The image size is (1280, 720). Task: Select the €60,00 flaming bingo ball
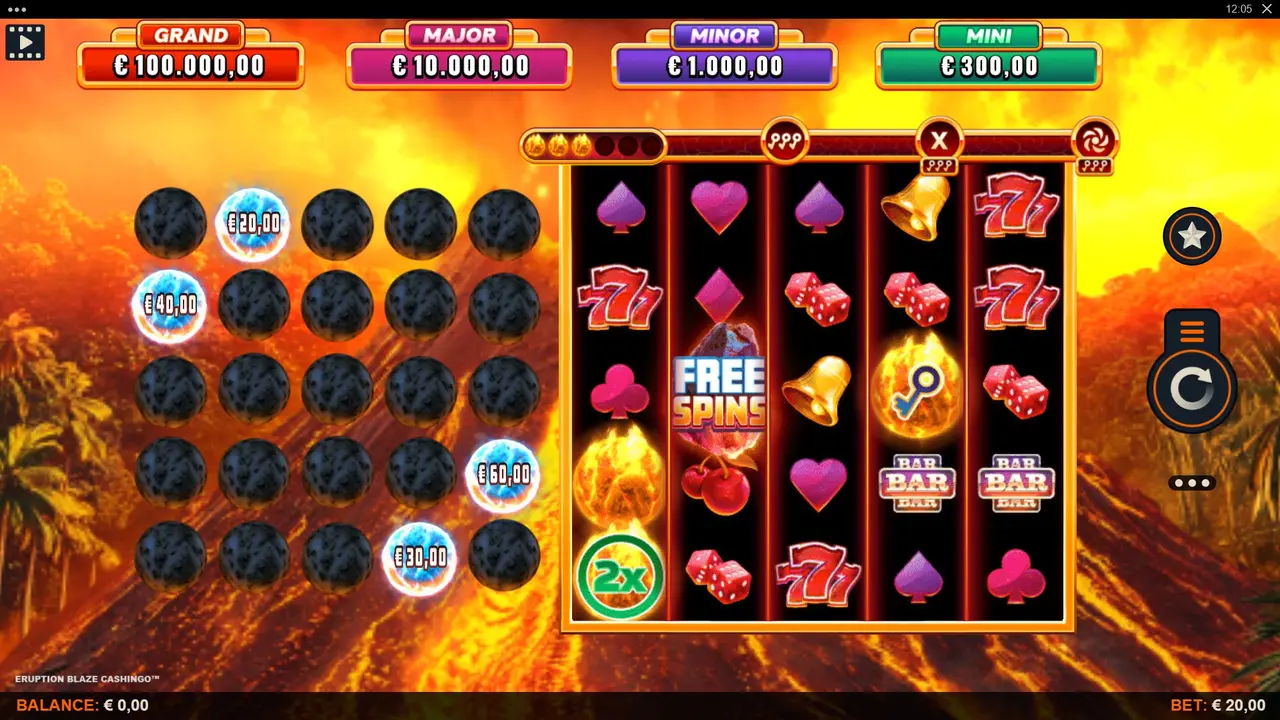pos(504,474)
